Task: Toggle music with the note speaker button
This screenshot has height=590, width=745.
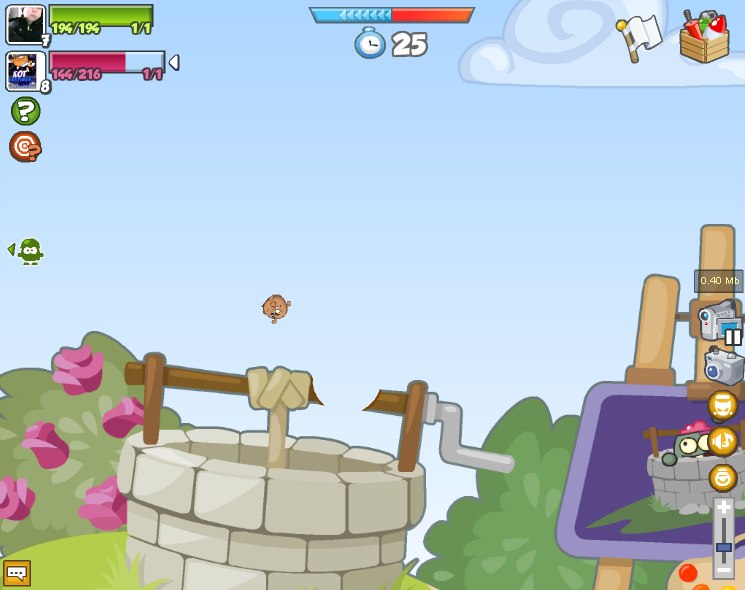Action: pos(723,441)
